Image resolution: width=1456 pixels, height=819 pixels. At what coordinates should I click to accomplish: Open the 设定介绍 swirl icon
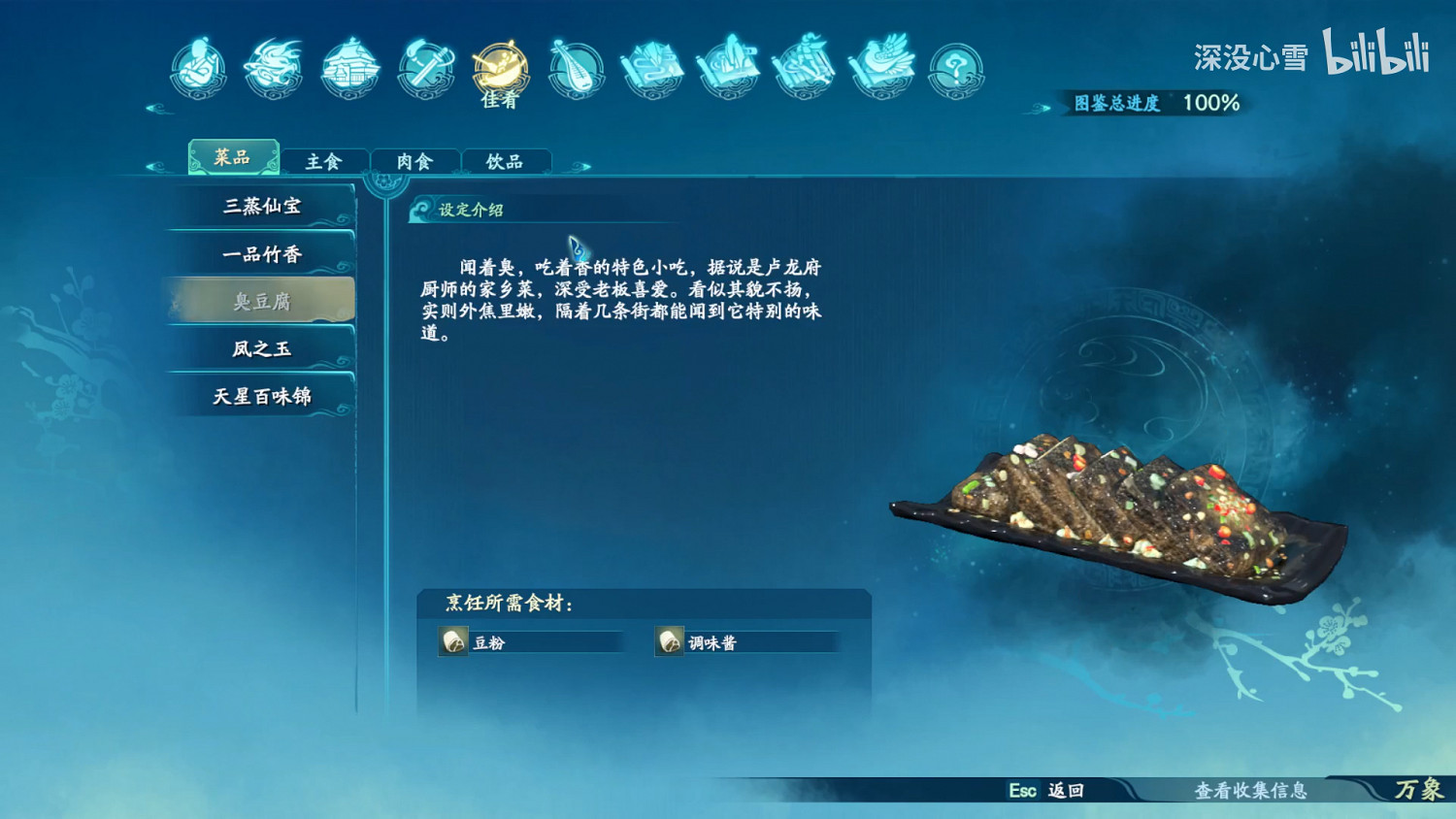point(421,211)
